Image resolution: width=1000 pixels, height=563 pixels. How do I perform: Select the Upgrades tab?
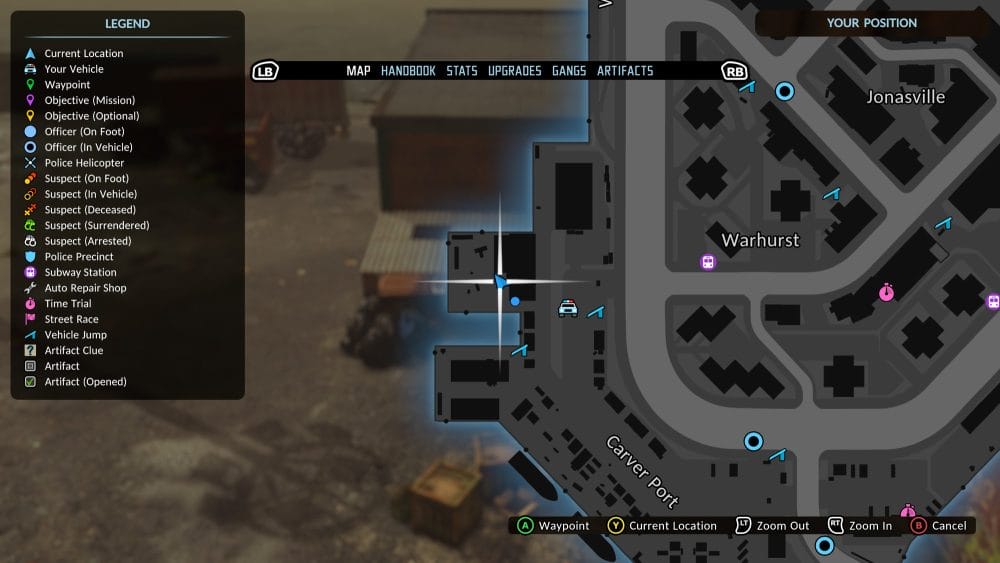pos(514,71)
